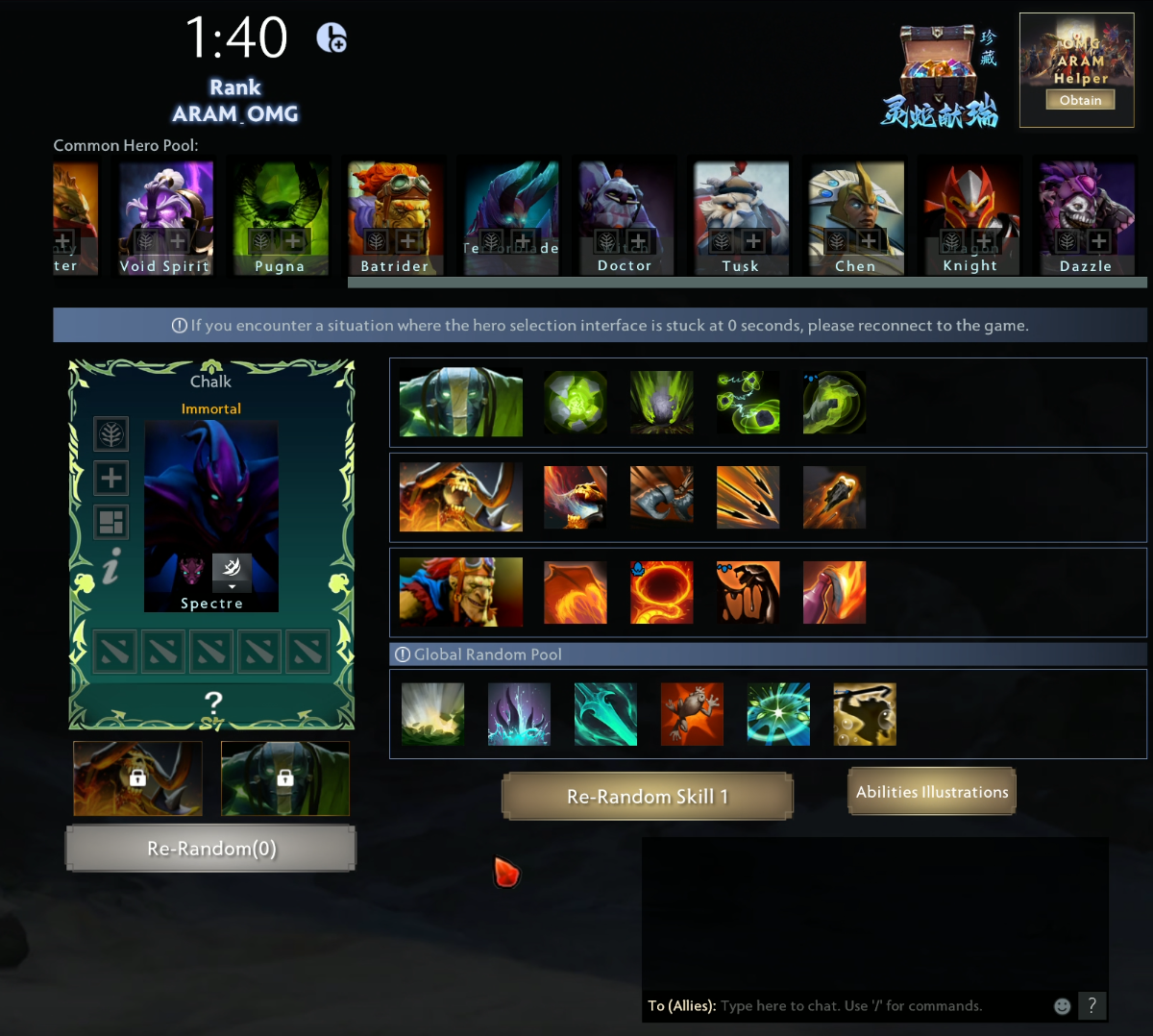Choose the orange frog ability in Global Random Pool

pos(692,714)
